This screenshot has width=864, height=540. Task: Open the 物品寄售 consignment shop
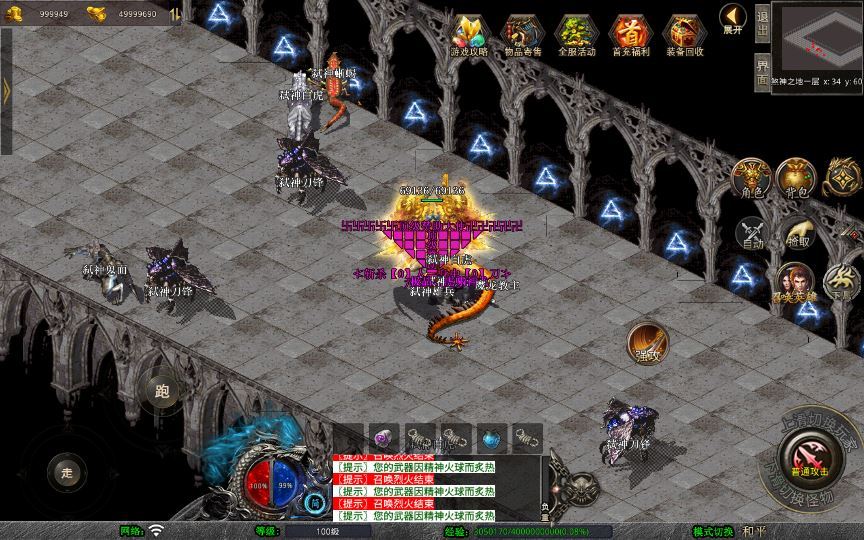522,35
